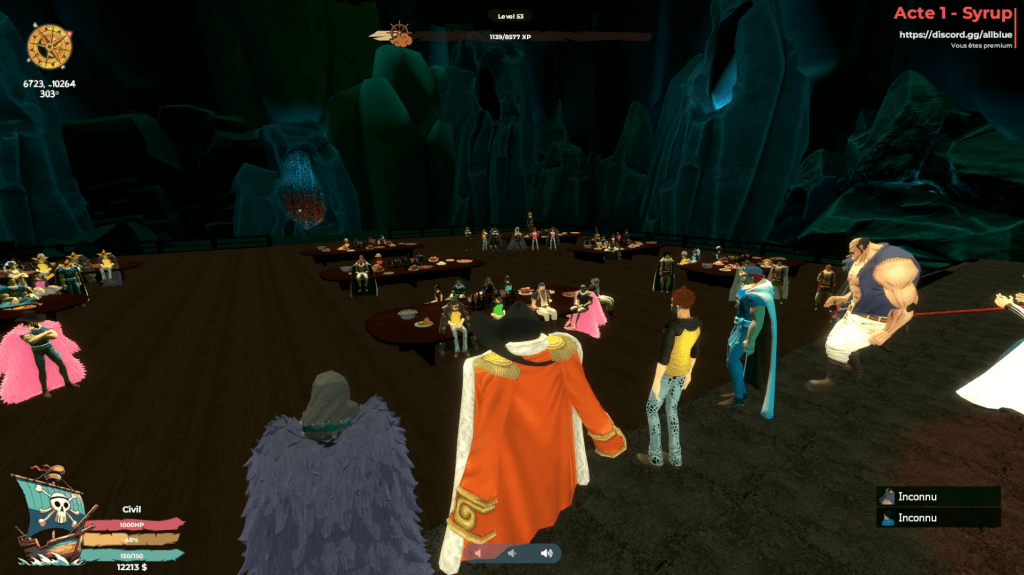Choose the medium voice range speaker icon
The image size is (1024, 575).
coord(511,553)
